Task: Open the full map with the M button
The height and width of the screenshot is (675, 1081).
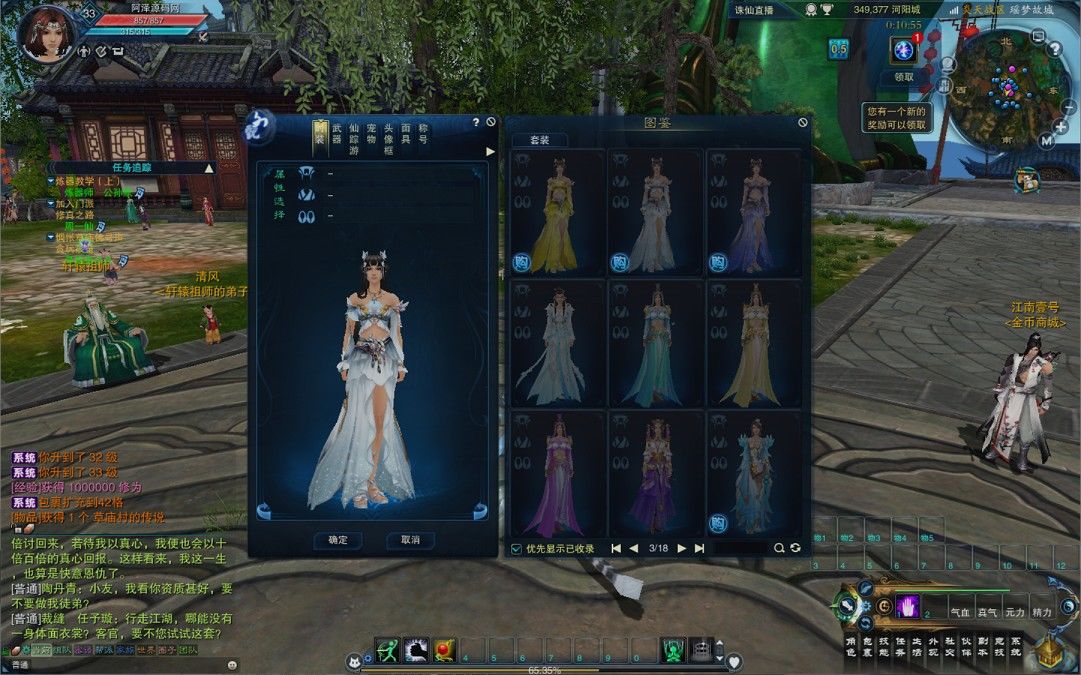Action: (1047, 140)
